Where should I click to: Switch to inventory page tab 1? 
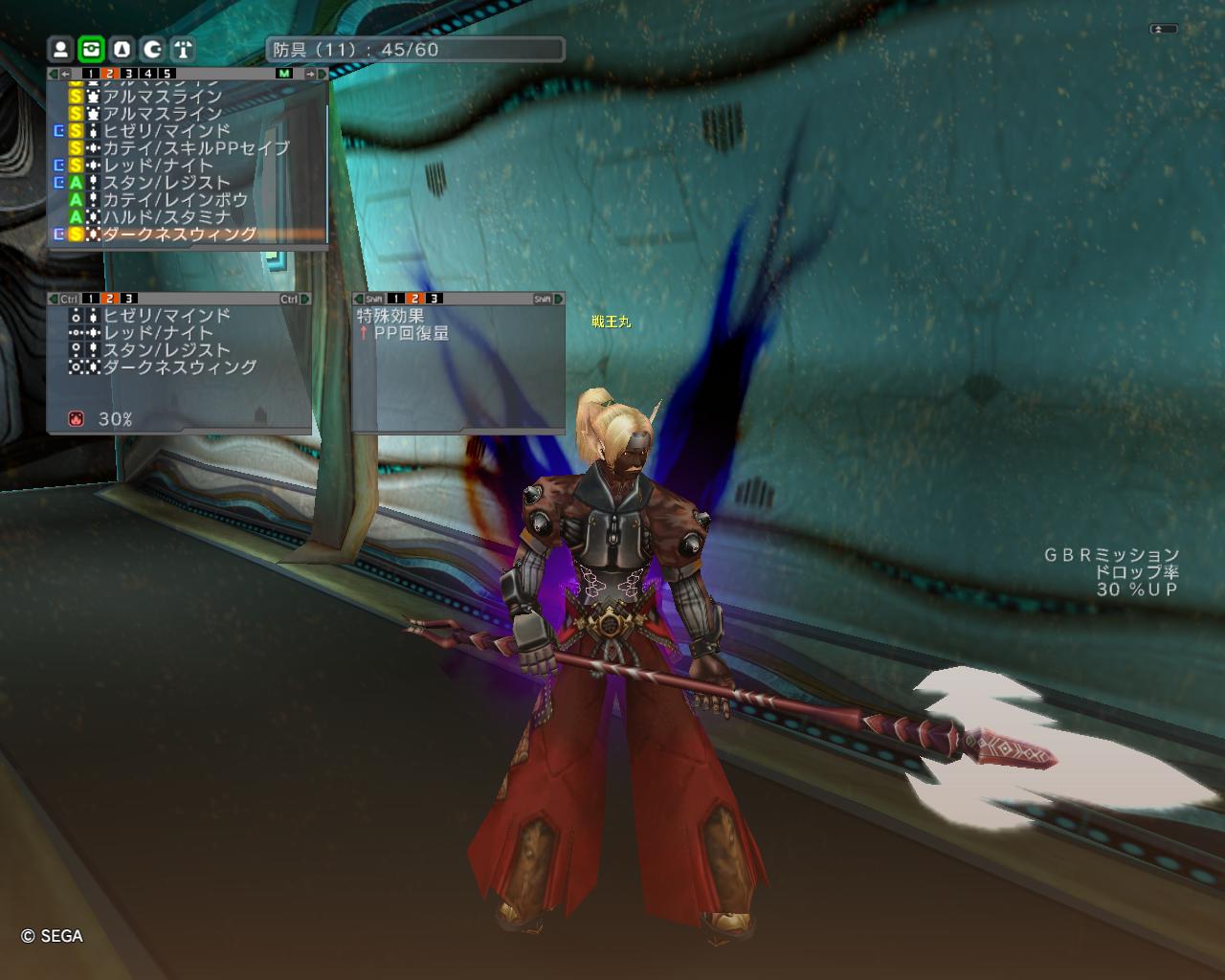click(x=89, y=74)
